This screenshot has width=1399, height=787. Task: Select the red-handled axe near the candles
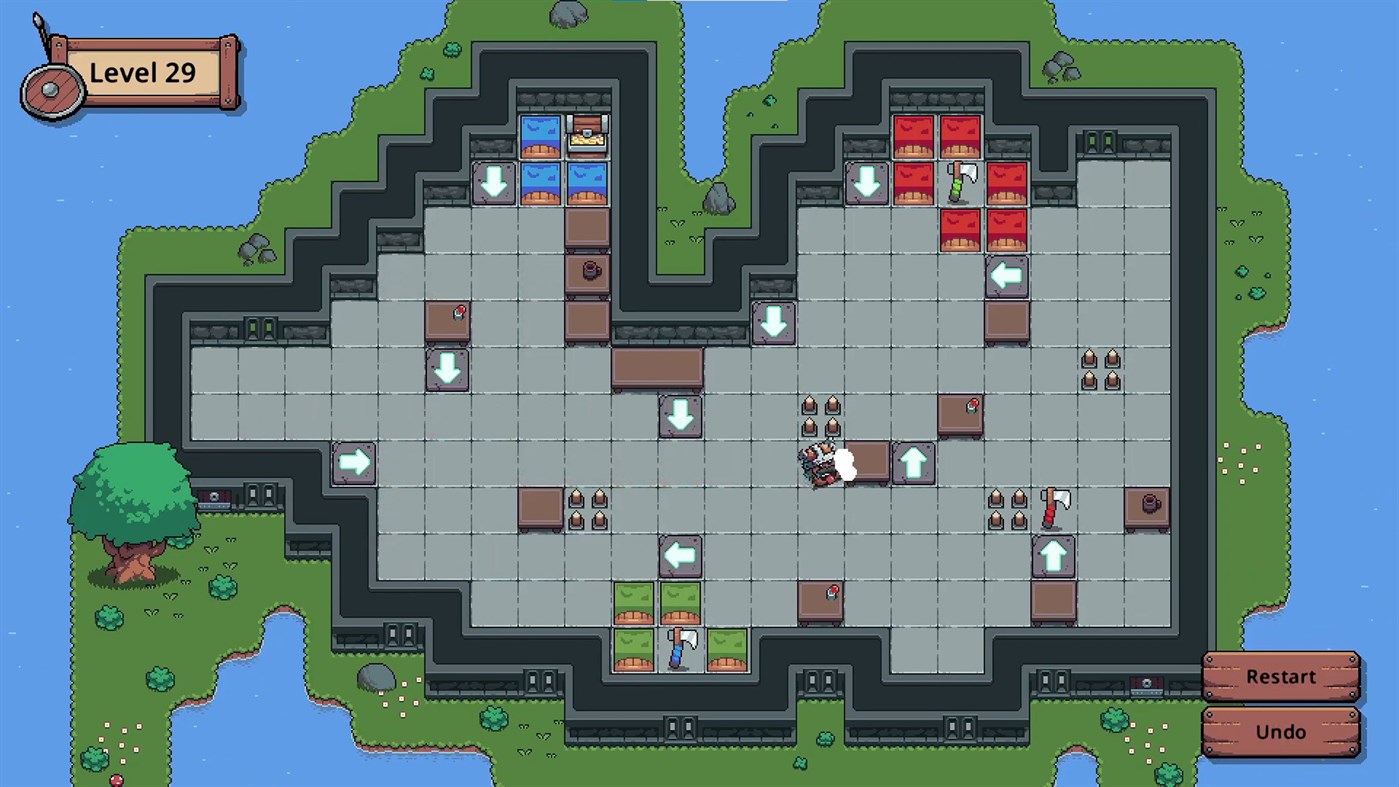(x=1054, y=507)
